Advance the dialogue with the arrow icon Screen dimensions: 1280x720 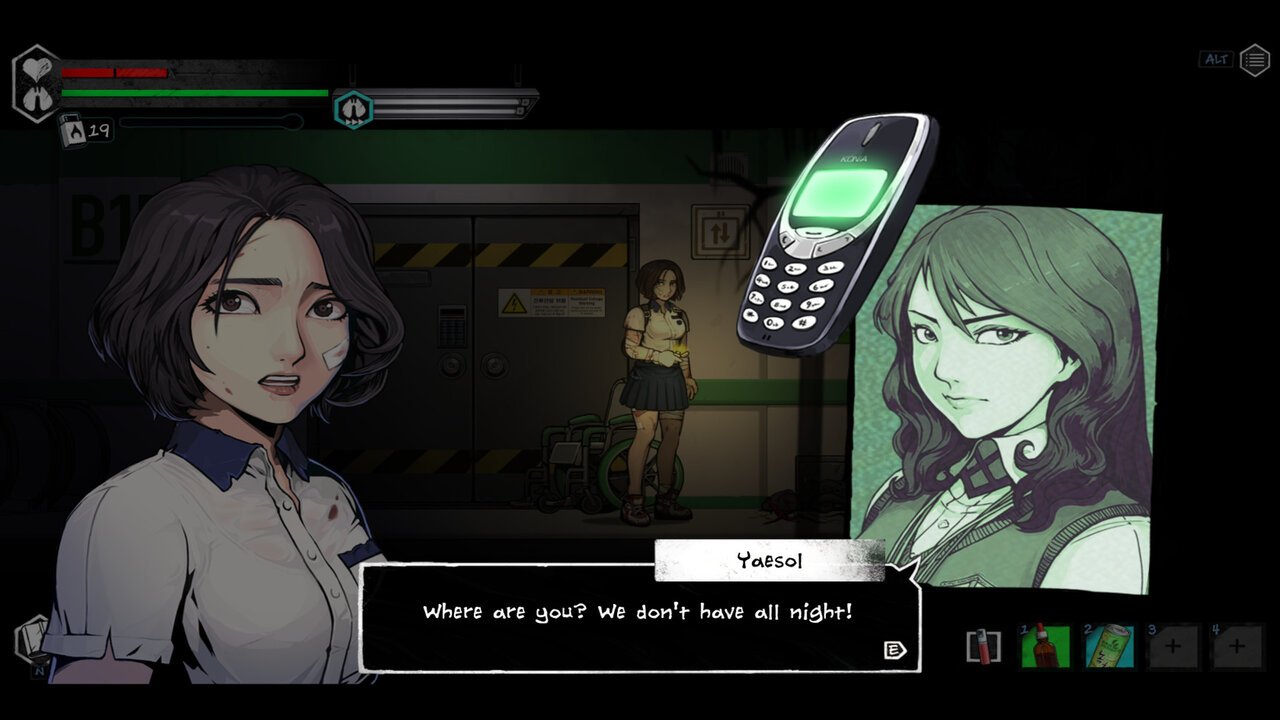(x=895, y=651)
